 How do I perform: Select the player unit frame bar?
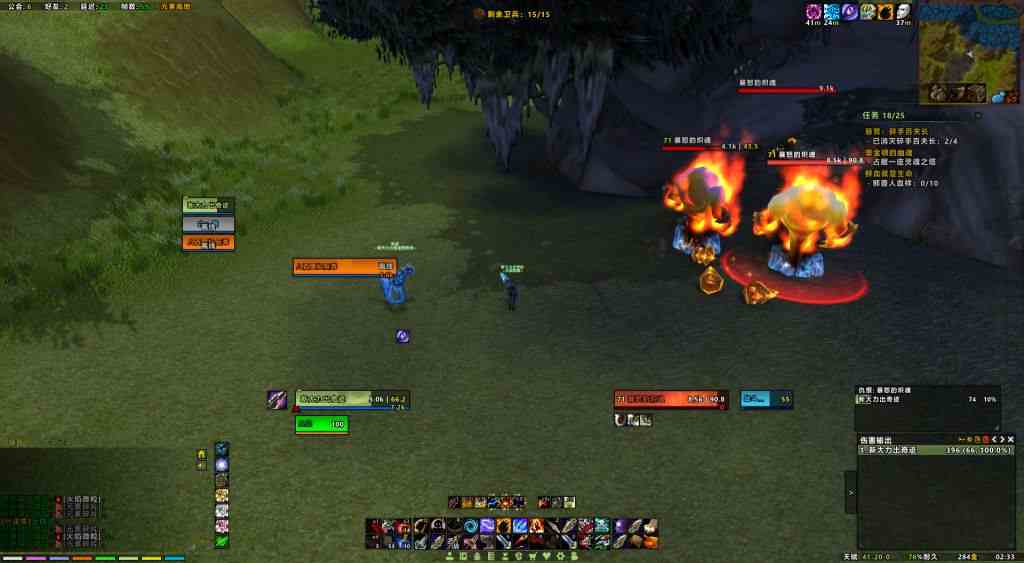click(352, 399)
